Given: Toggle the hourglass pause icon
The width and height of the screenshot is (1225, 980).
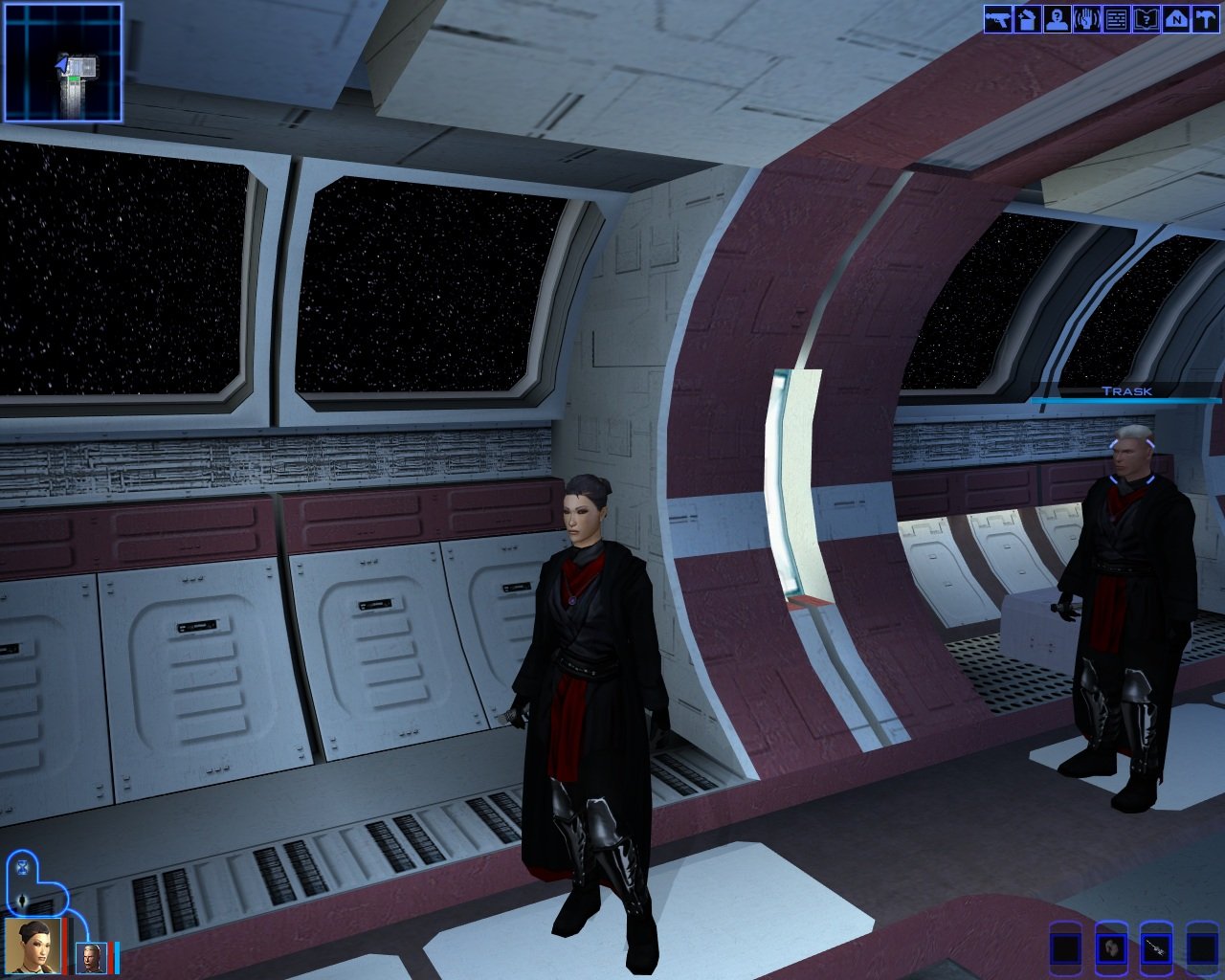Looking at the screenshot, I should point(23,868).
